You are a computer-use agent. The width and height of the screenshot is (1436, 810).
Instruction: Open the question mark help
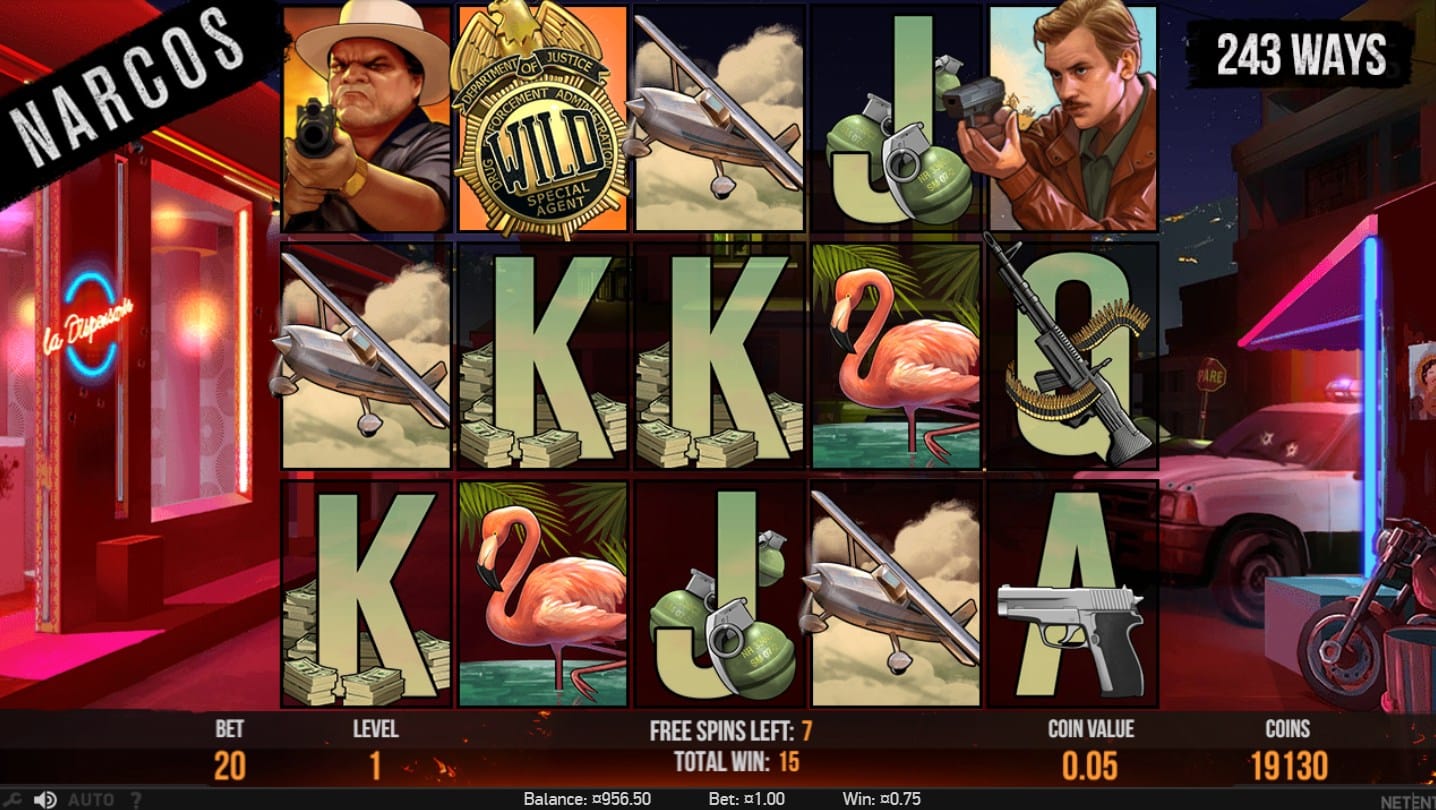click(137, 800)
